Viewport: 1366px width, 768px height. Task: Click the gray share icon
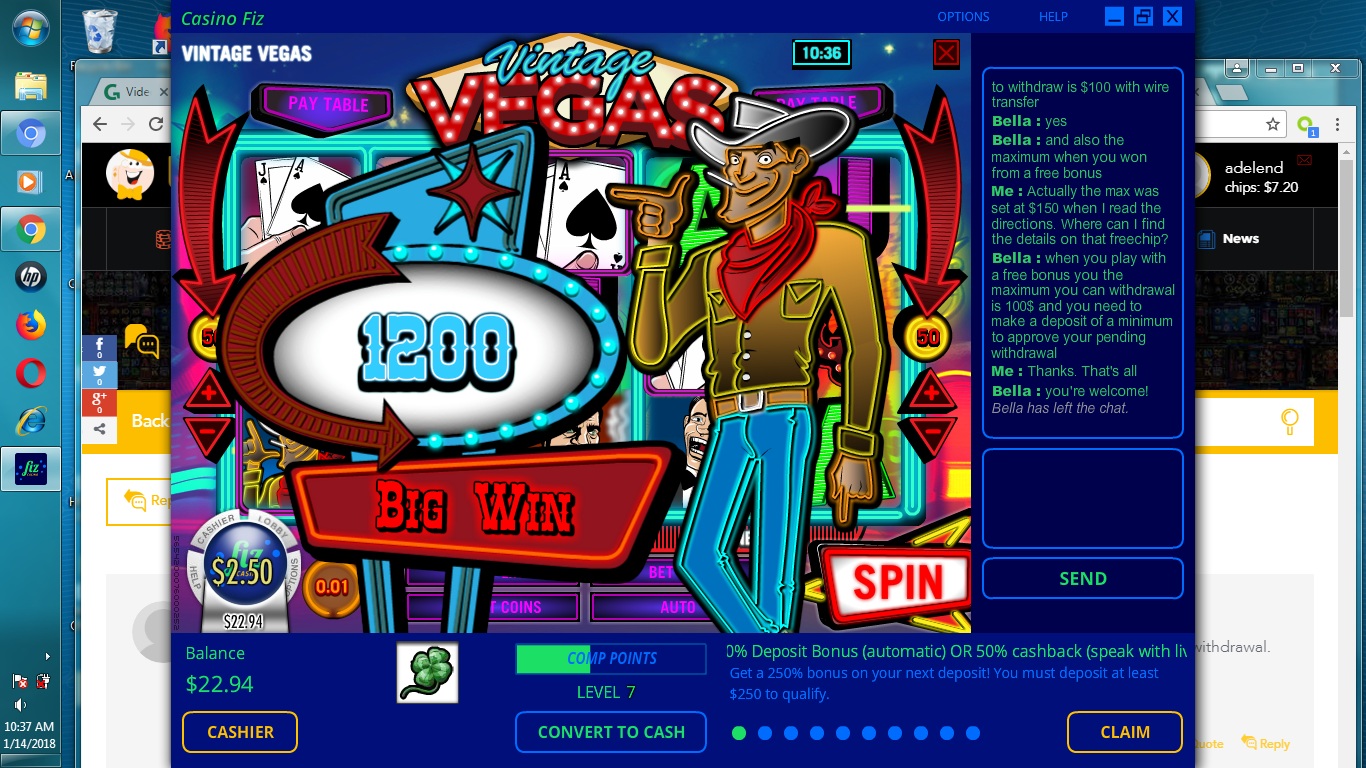(x=99, y=428)
